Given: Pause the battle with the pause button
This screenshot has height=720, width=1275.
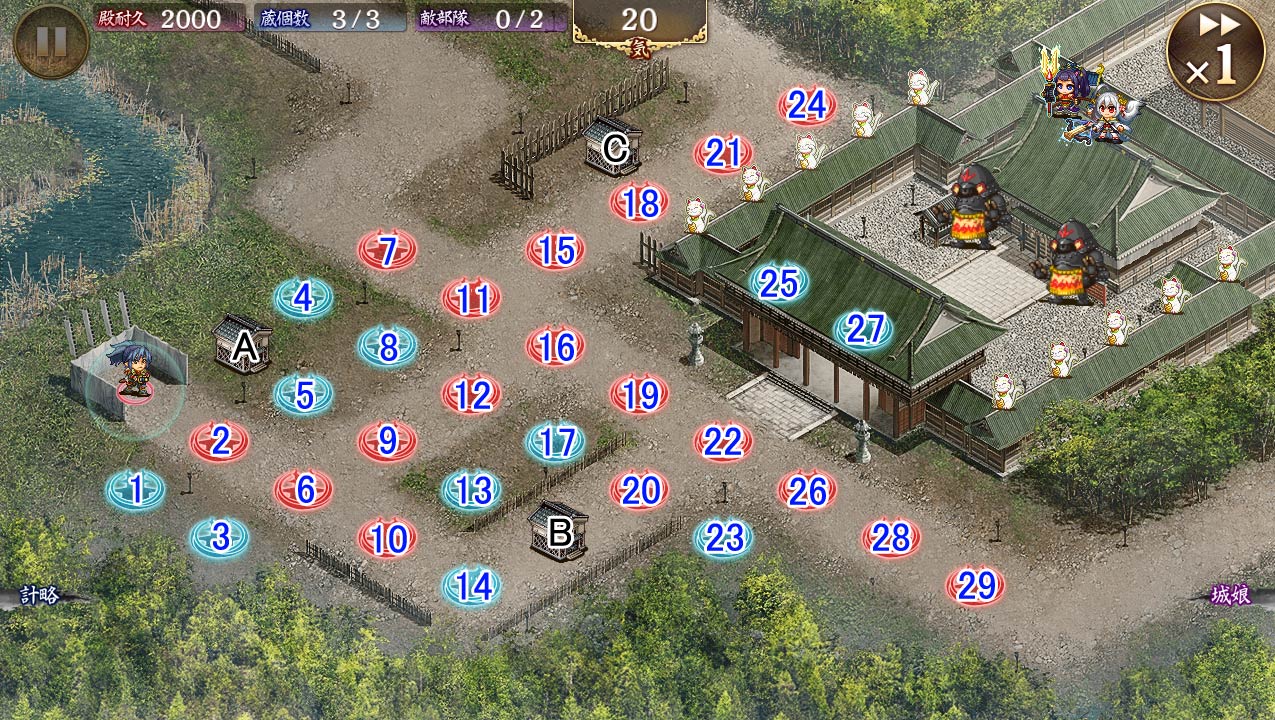Looking at the screenshot, I should coord(51,42).
